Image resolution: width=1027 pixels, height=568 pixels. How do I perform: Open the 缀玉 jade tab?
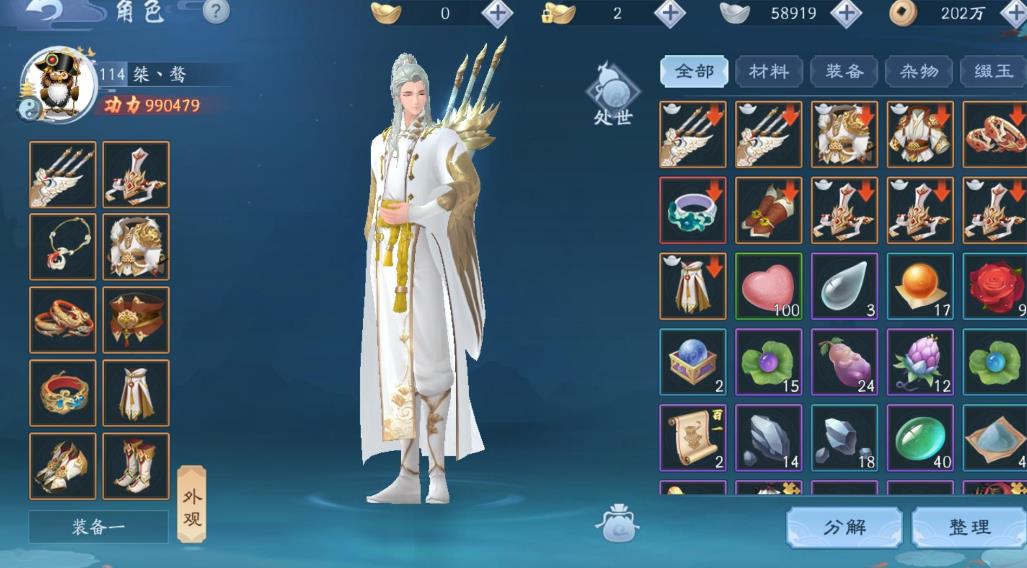pos(992,72)
